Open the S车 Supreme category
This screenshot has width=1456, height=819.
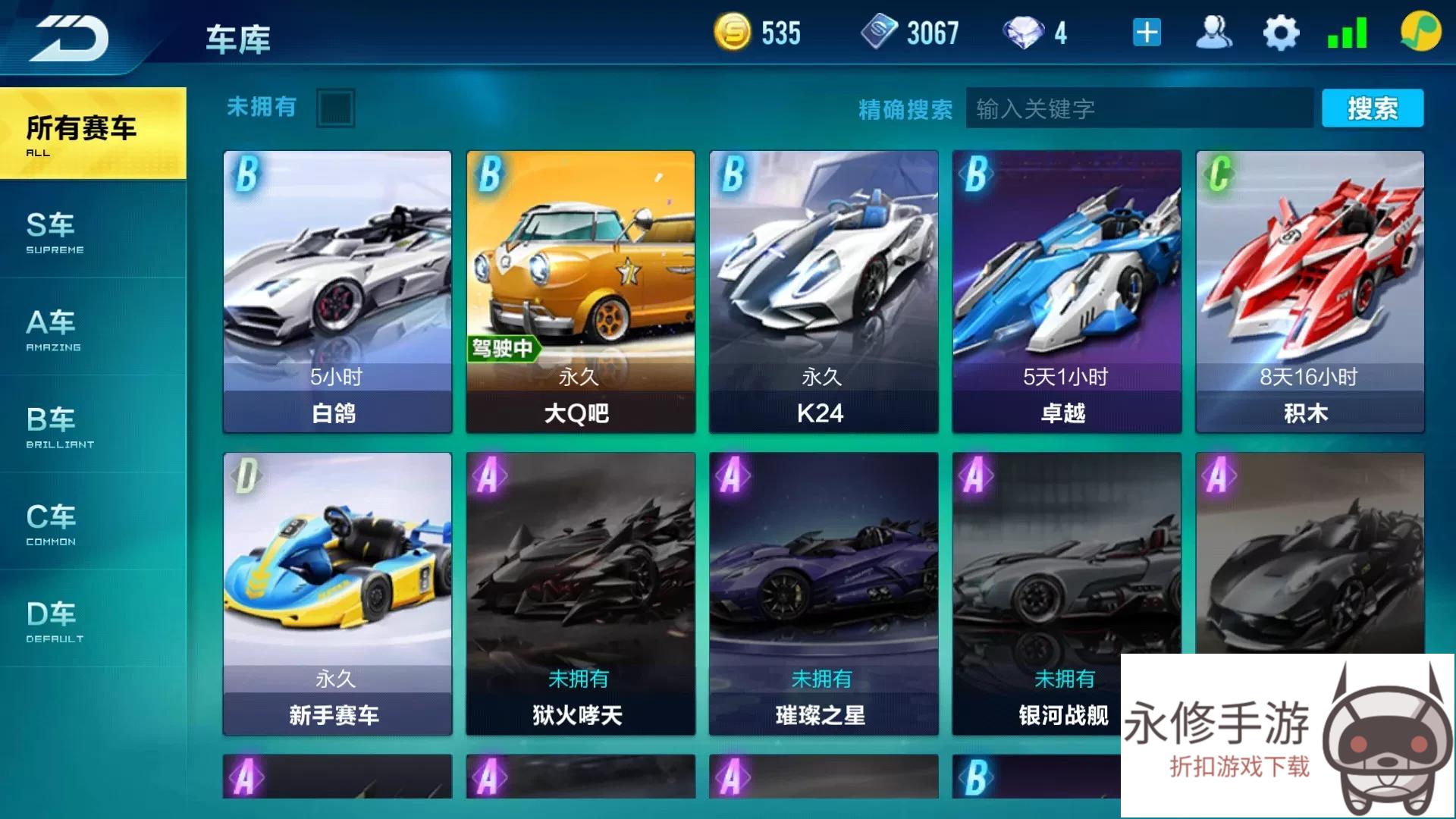(x=93, y=231)
